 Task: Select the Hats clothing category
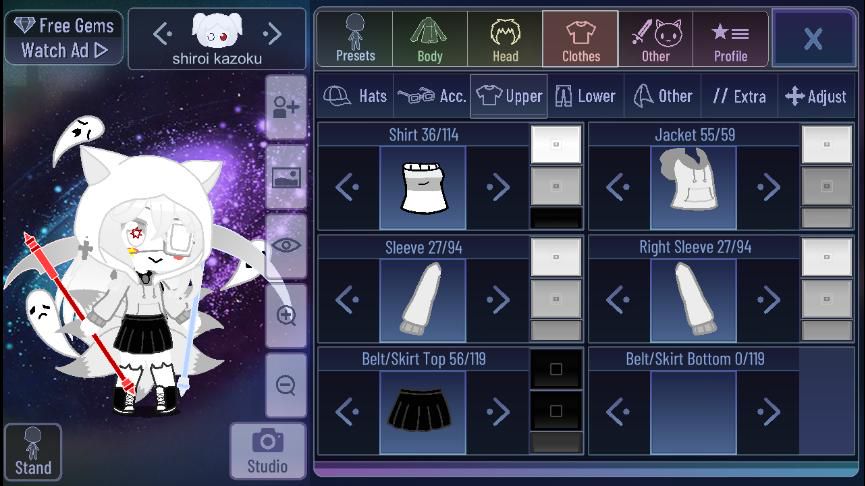357,96
